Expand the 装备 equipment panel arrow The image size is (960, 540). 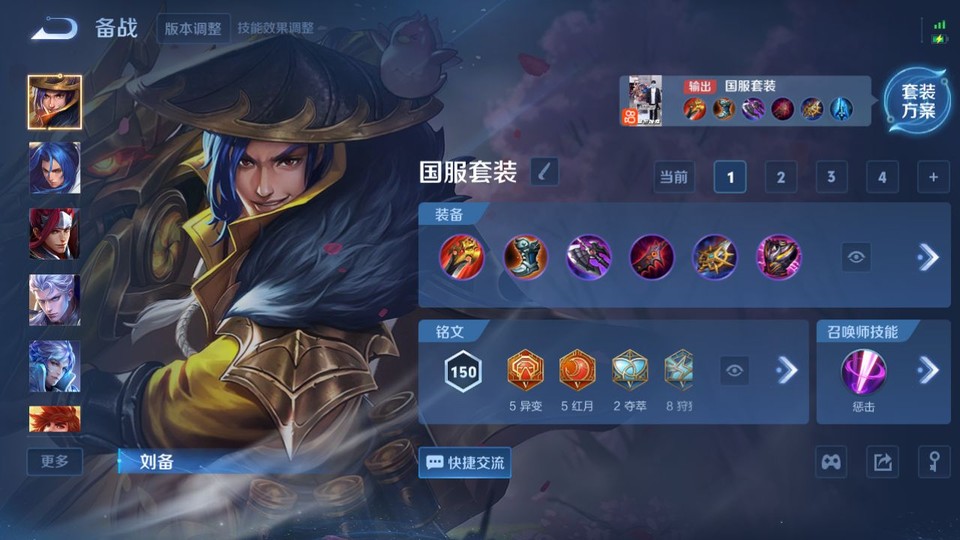928,257
